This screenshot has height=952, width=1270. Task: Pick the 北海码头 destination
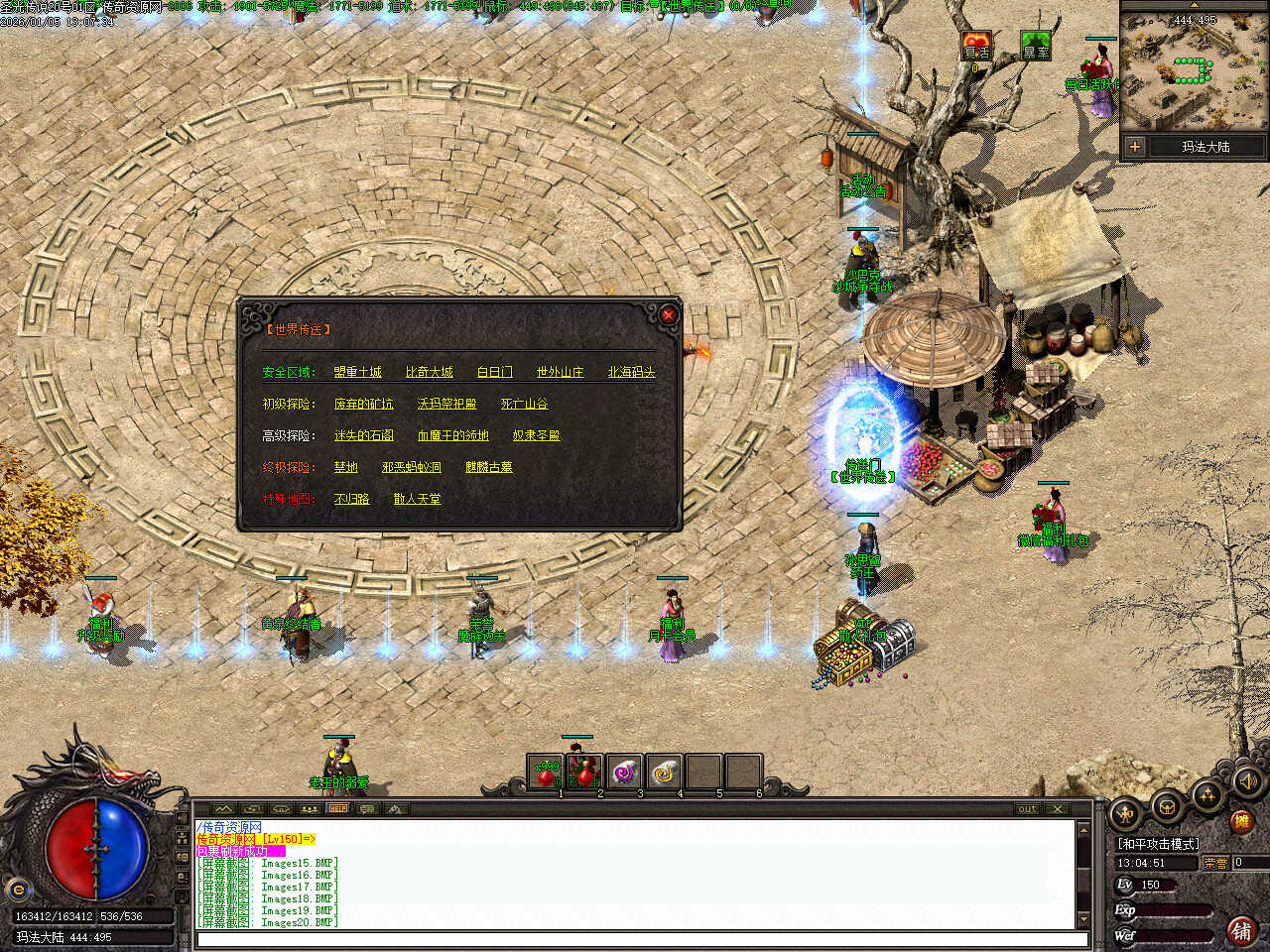coord(631,372)
